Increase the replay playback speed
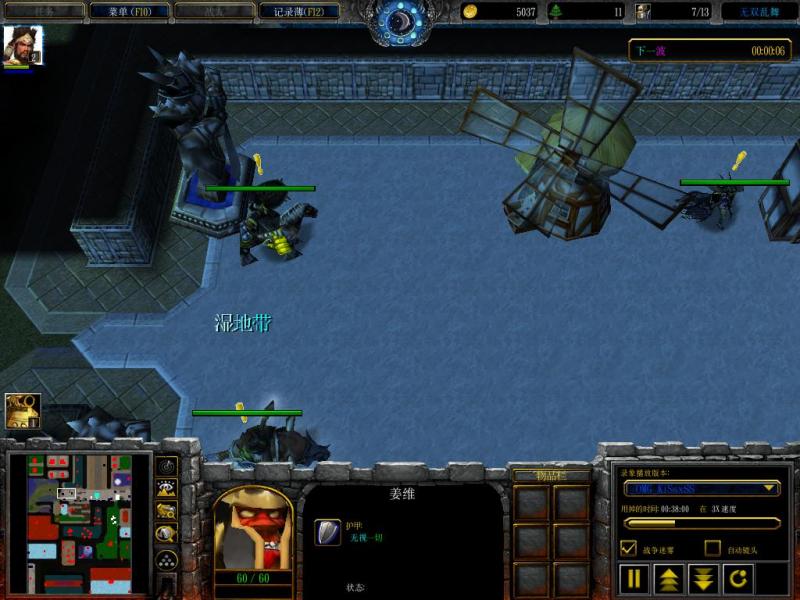 point(667,578)
